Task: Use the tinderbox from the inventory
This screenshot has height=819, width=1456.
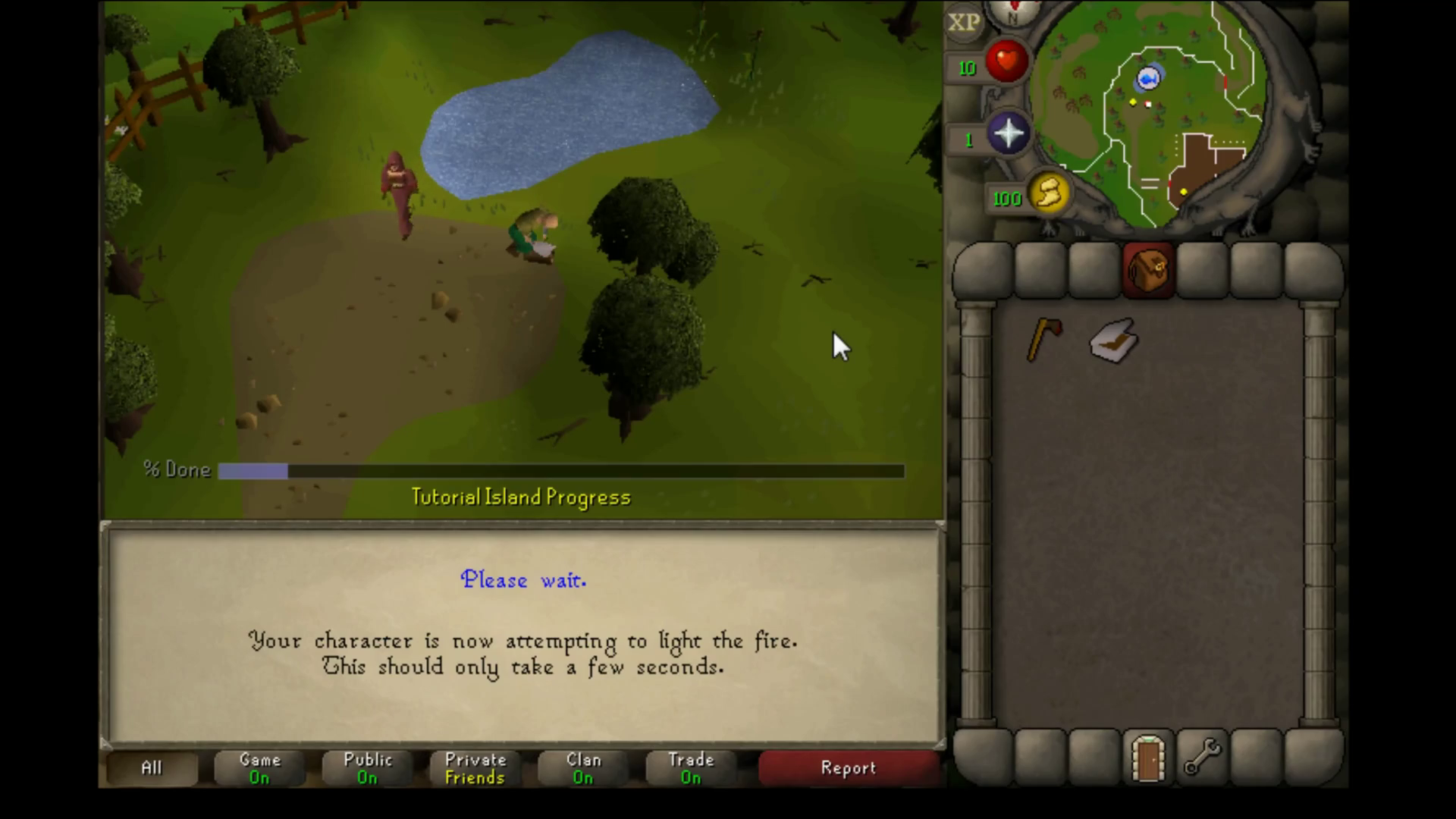Action: 1112,340
